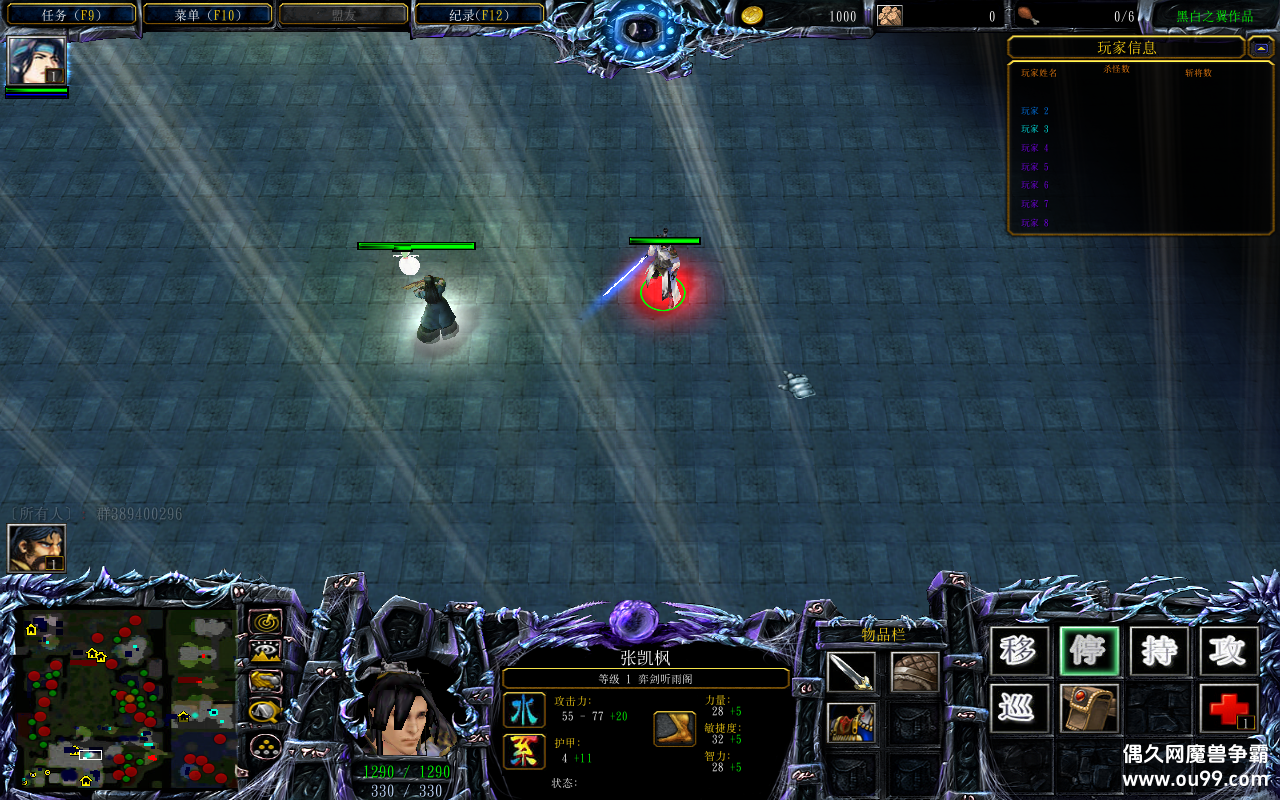Screen dimensions: 1280x800
Task: Toggle the minimap creep camp display button
Action: (x=265, y=712)
